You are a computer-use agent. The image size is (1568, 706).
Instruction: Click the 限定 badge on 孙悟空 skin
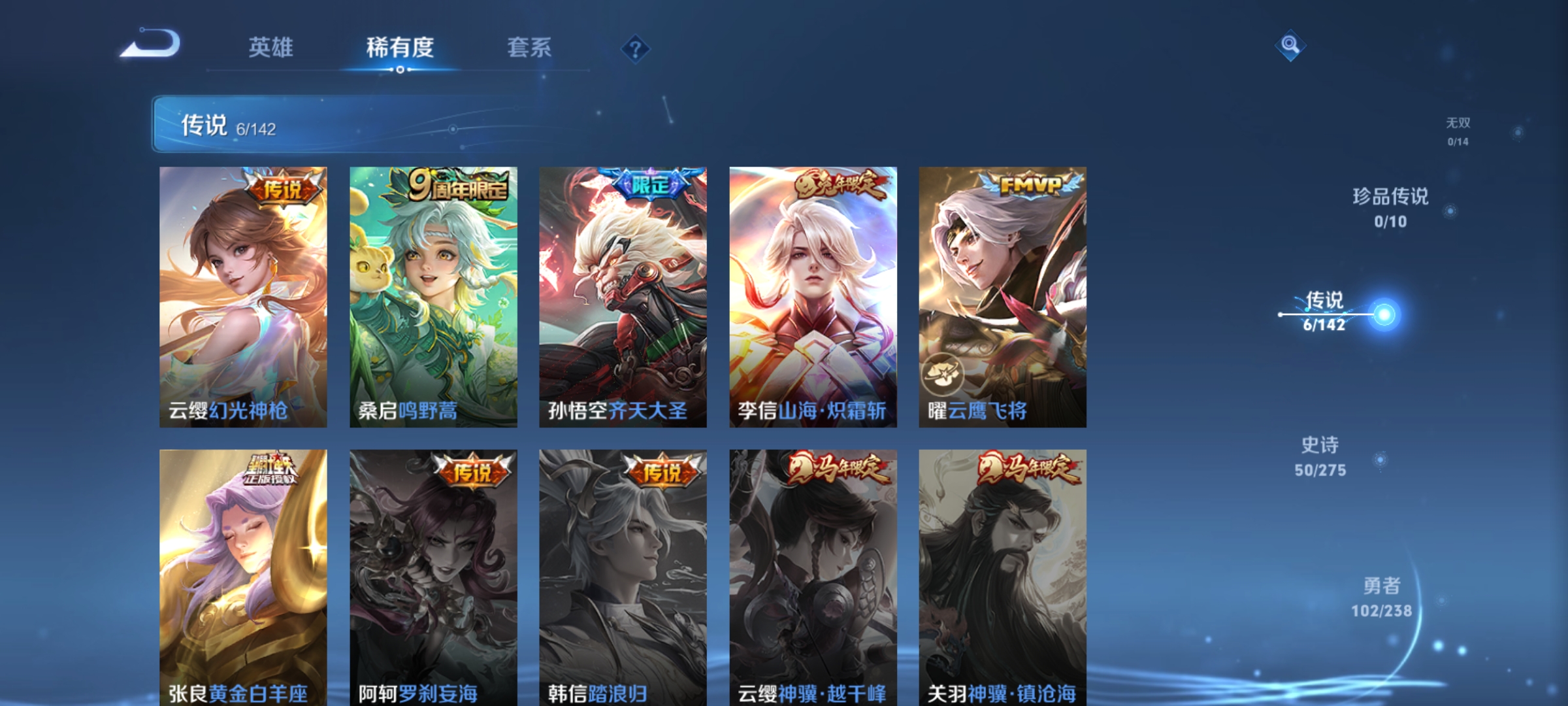tap(650, 185)
